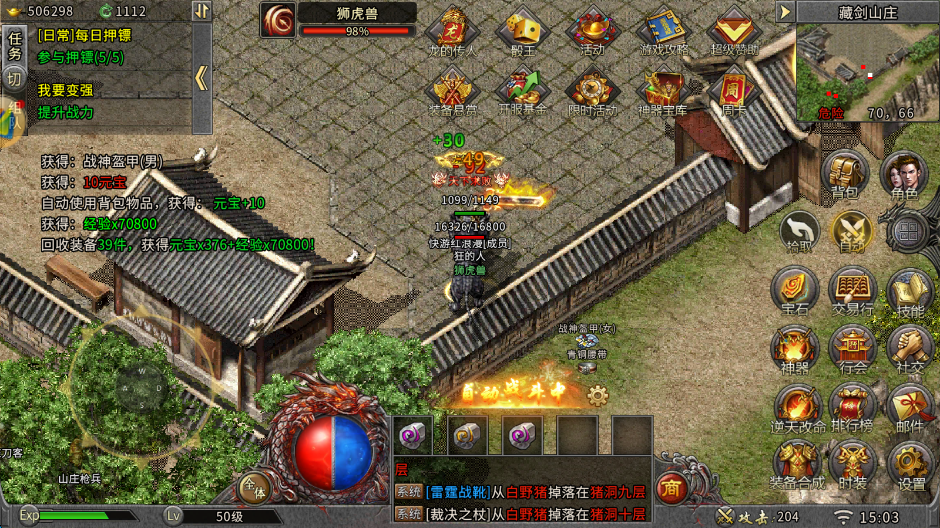The image size is (940, 528).
Task: Check the 邮件 mail icon
Action: (909, 407)
